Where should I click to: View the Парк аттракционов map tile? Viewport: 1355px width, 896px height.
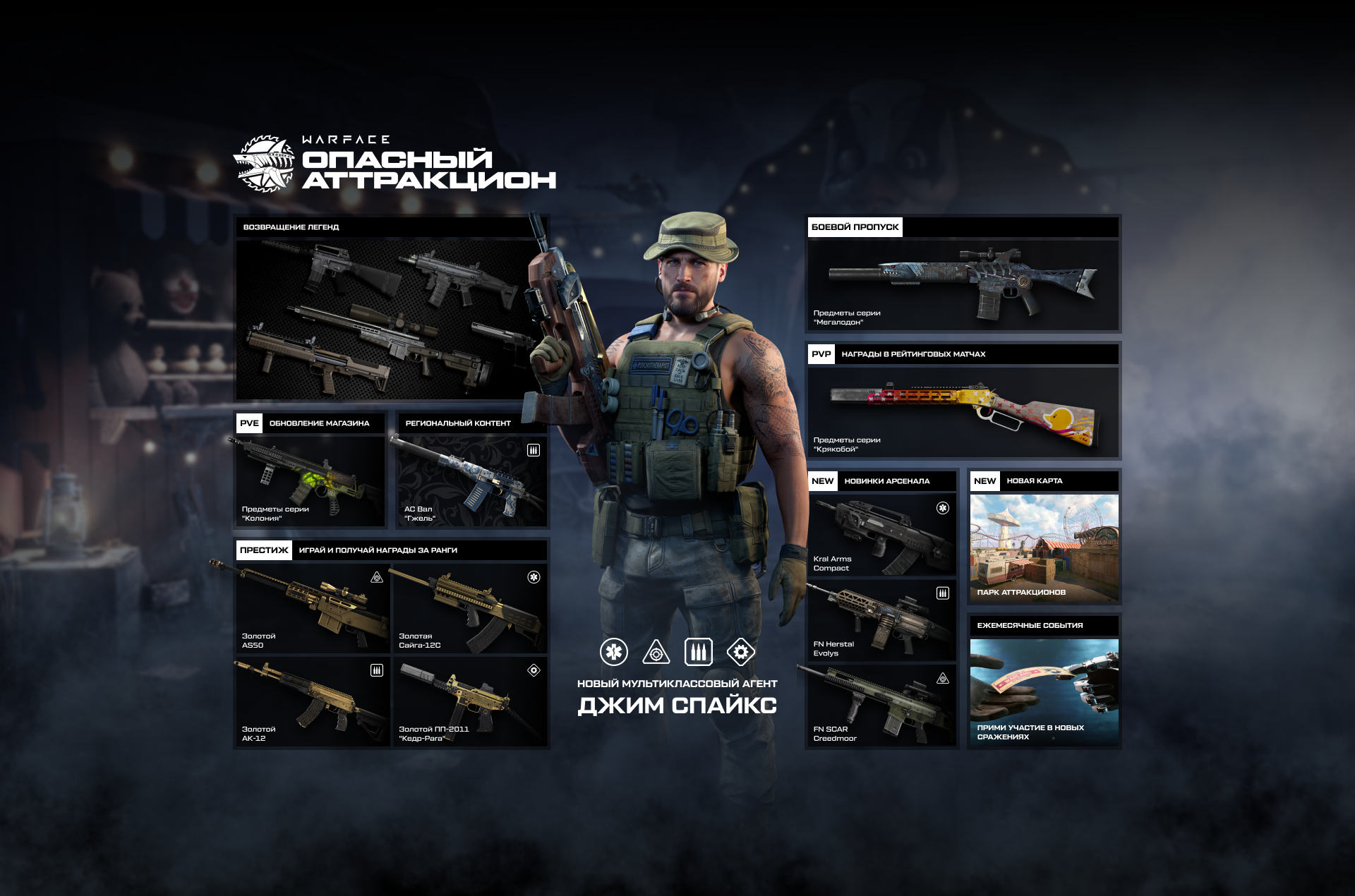[x=1044, y=548]
